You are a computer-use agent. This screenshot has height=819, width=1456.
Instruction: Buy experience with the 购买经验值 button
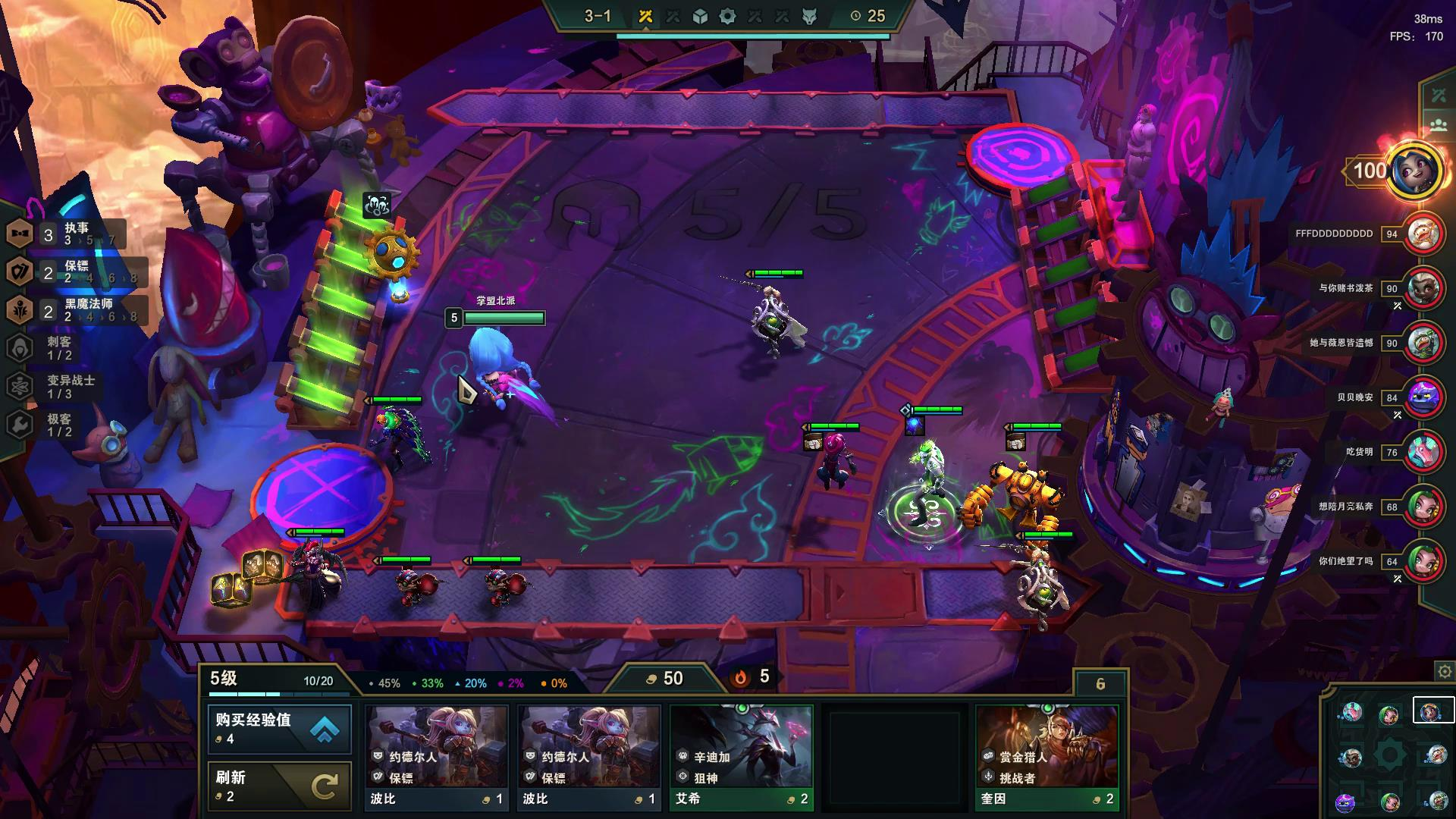coord(279,729)
